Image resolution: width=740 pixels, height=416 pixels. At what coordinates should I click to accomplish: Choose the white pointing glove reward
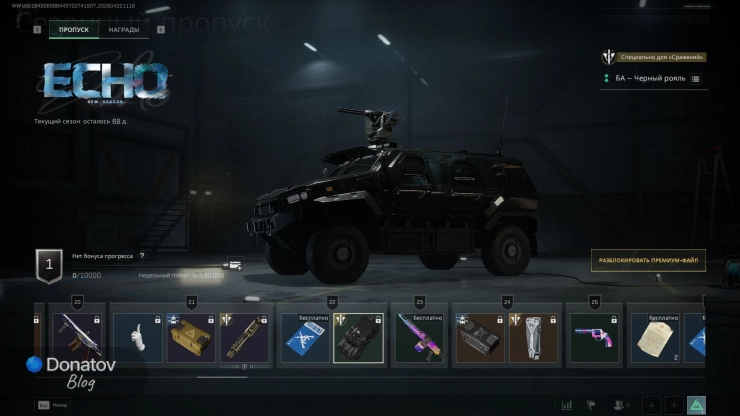tap(137, 338)
